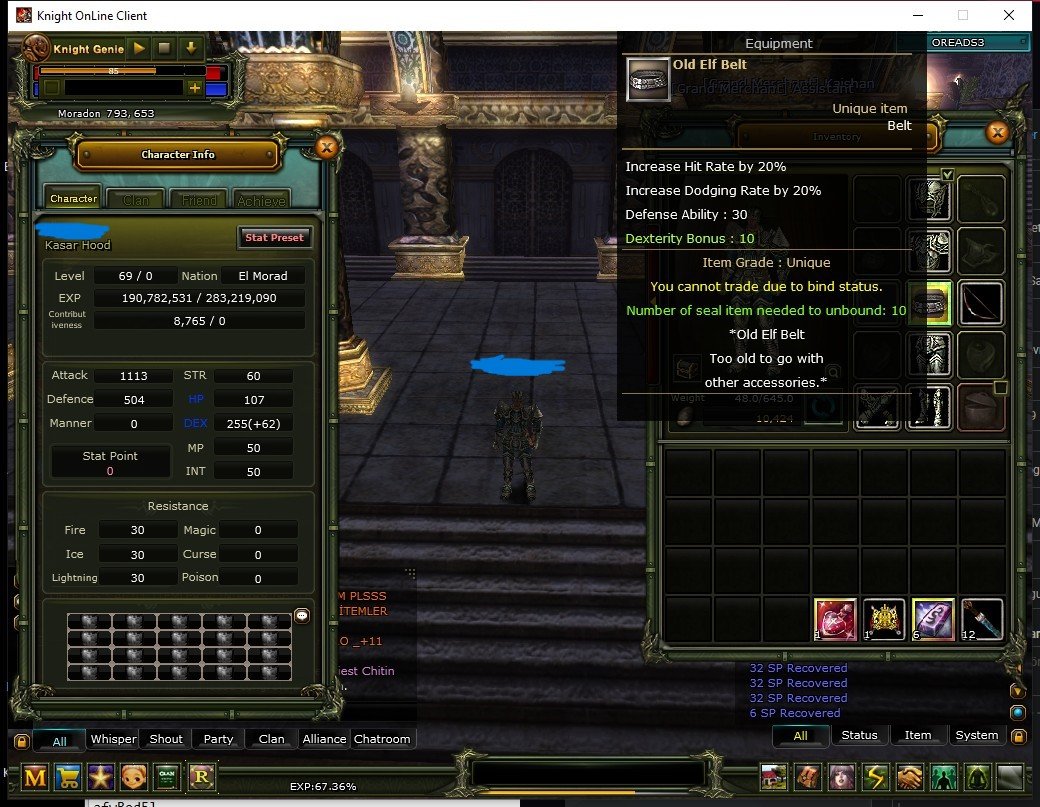1040x807 pixels.
Task: Show the Chatroom tab
Action: coord(382,739)
